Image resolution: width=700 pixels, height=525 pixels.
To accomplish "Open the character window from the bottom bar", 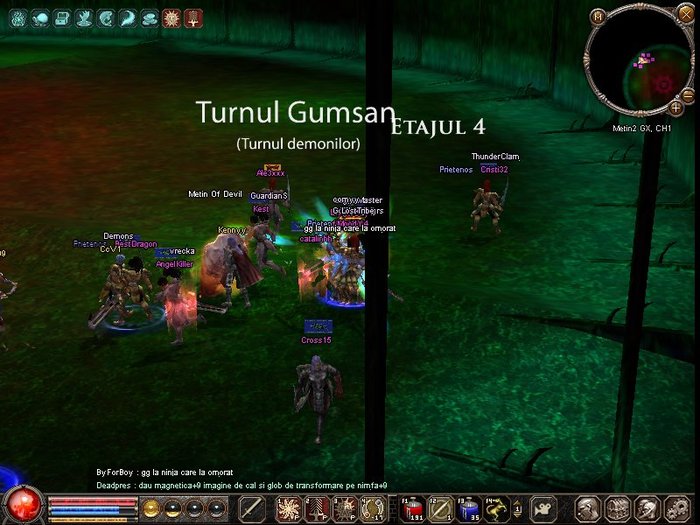I will point(590,508).
